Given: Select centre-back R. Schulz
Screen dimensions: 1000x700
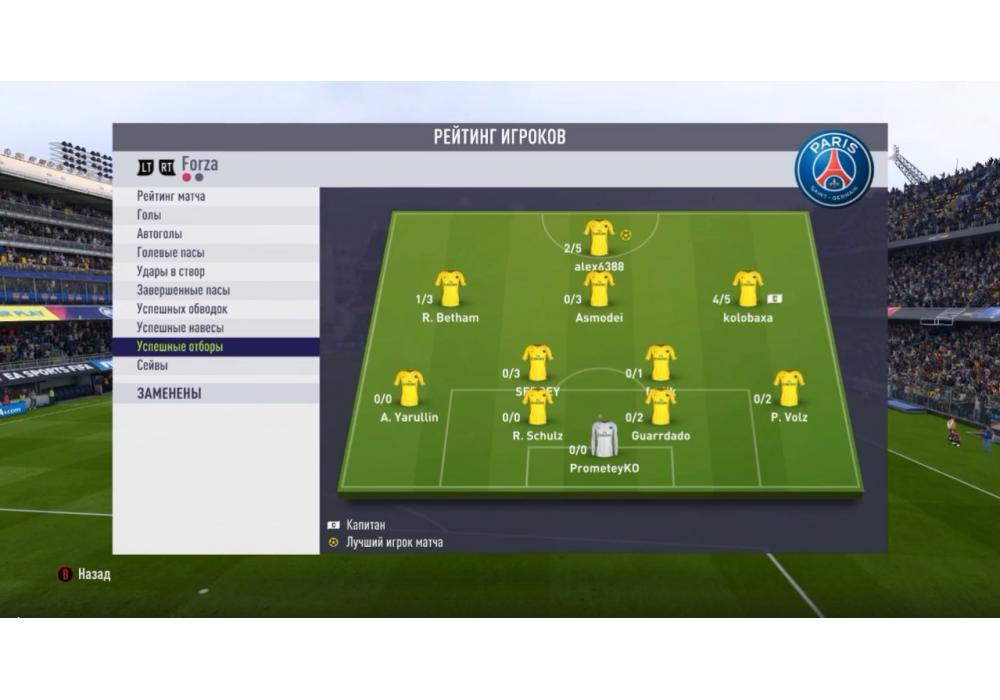Looking at the screenshot, I should click(538, 407).
